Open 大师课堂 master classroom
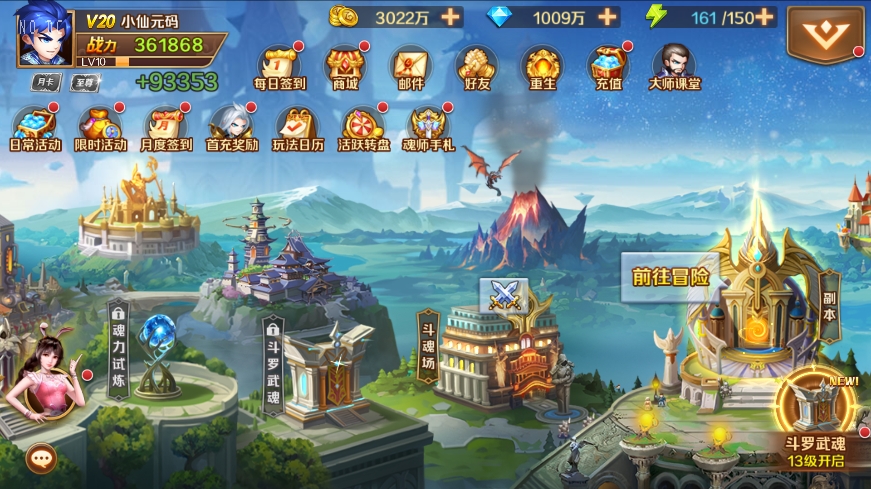871x489 pixels. [674, 66]
